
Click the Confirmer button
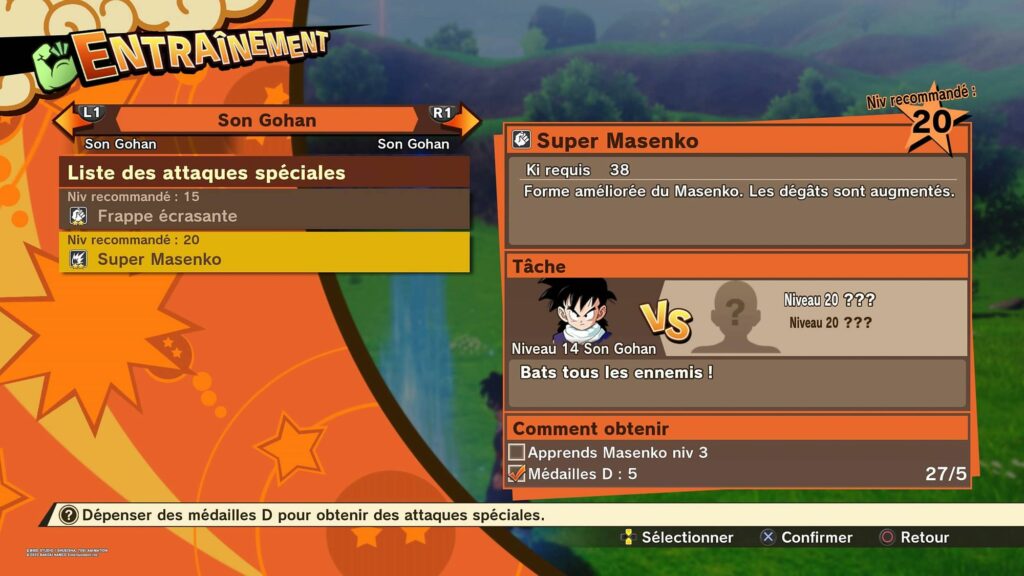(x=805, y=537)
